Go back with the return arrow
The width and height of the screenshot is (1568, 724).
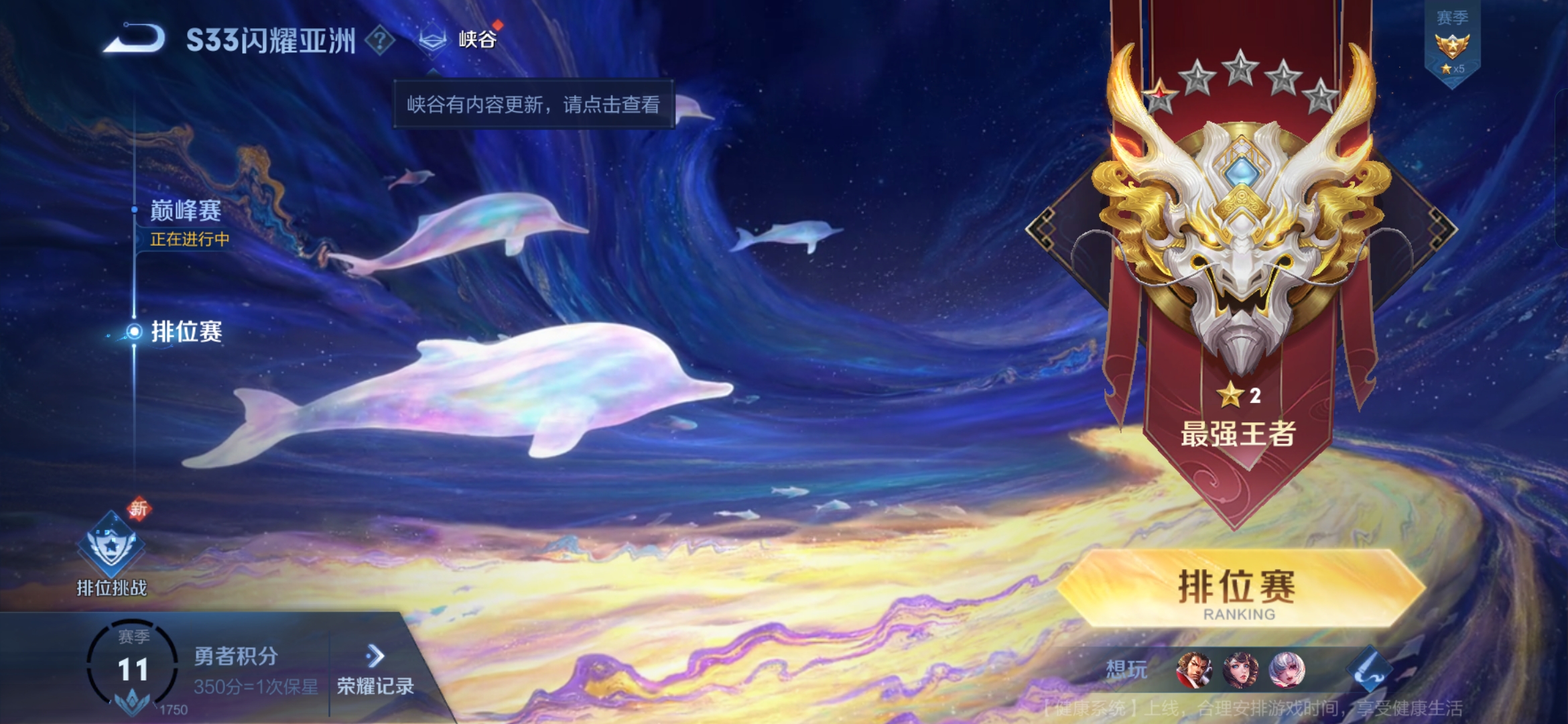click(x=135, y=39)
